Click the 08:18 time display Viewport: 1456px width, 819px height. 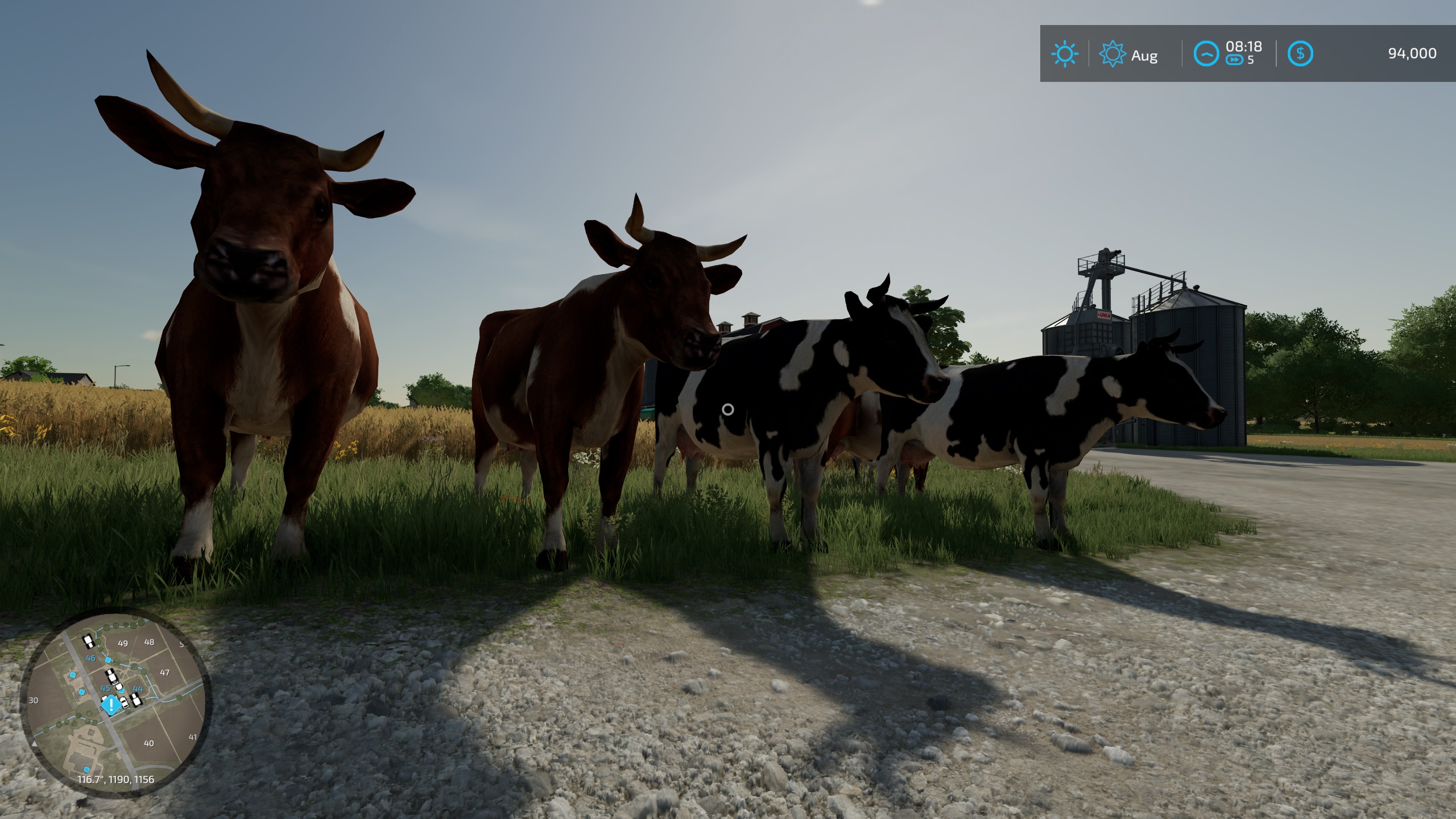pos(1244,47)
